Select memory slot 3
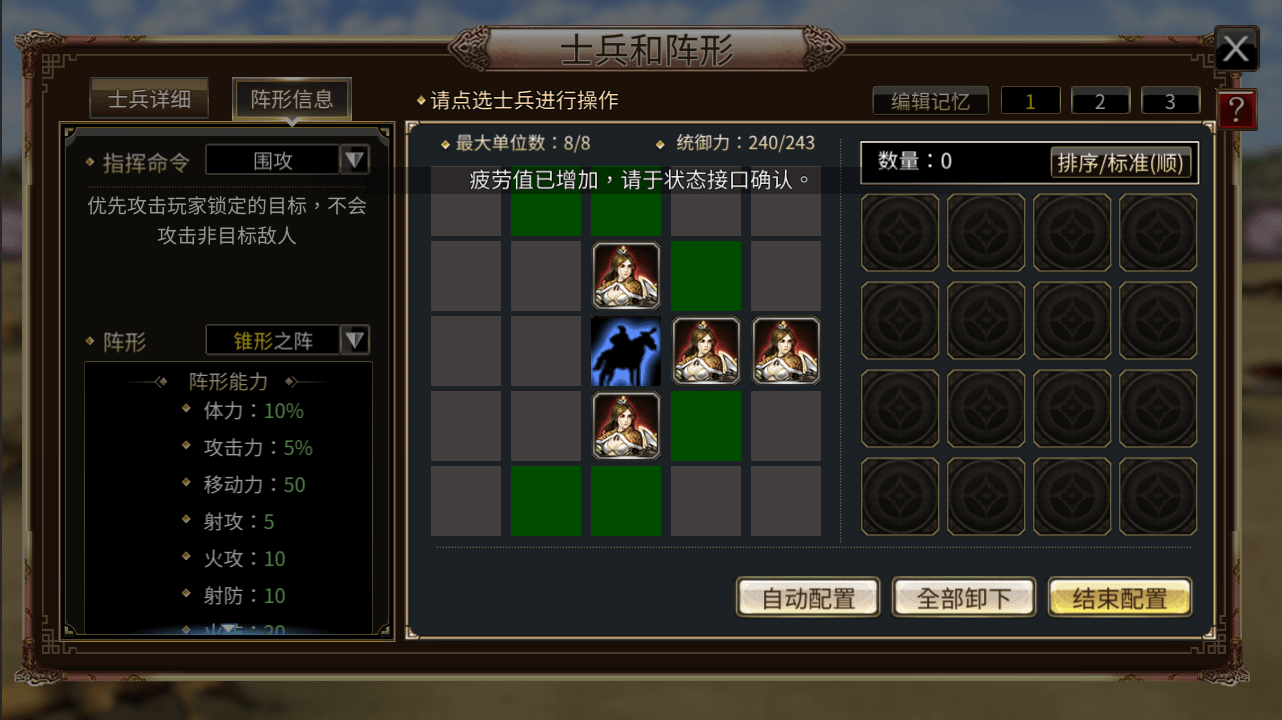This screenshot has height=720, width=1282. [x=1170, y=100]
